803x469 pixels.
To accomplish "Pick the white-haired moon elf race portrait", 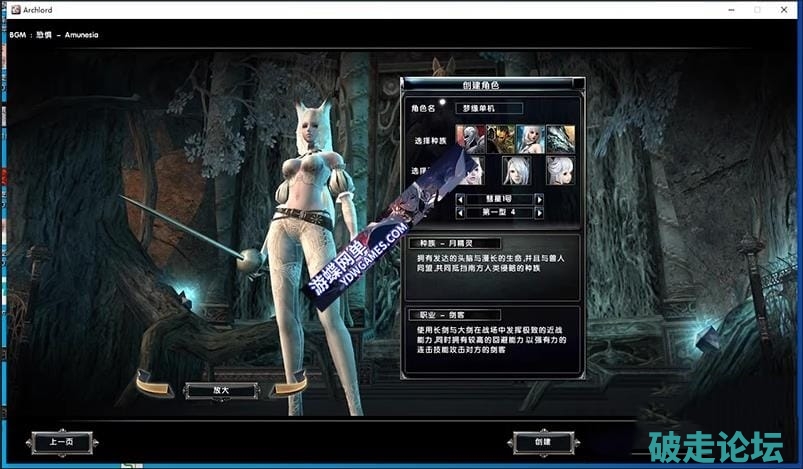I will click(x=529, y=138).
